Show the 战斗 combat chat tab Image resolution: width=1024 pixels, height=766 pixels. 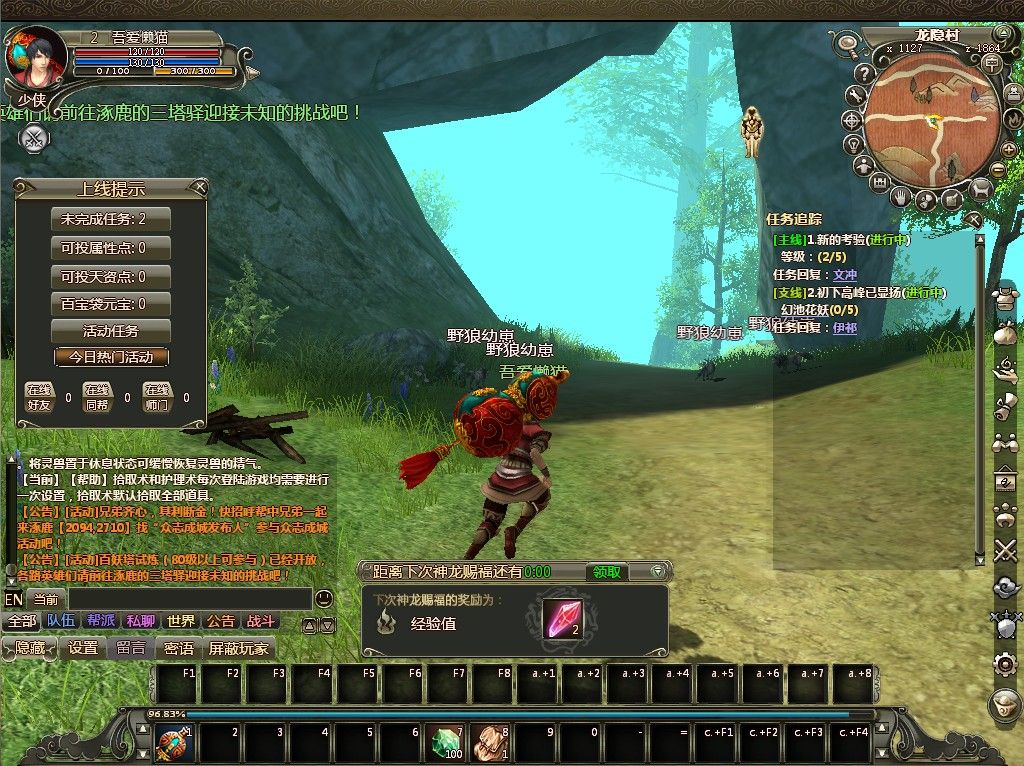(260, 621)
